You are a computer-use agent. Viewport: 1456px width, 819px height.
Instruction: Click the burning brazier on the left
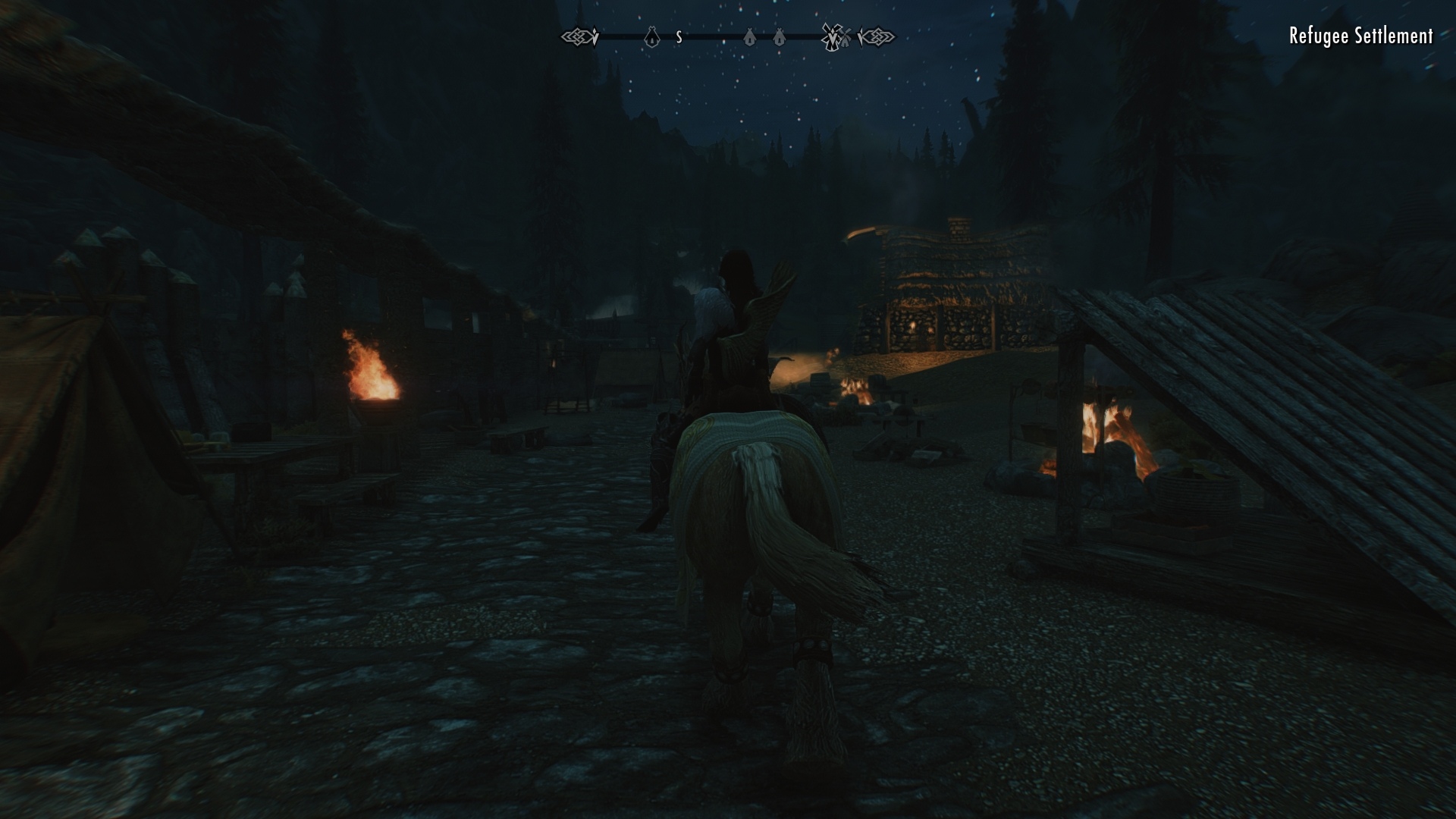pos(373,379)
